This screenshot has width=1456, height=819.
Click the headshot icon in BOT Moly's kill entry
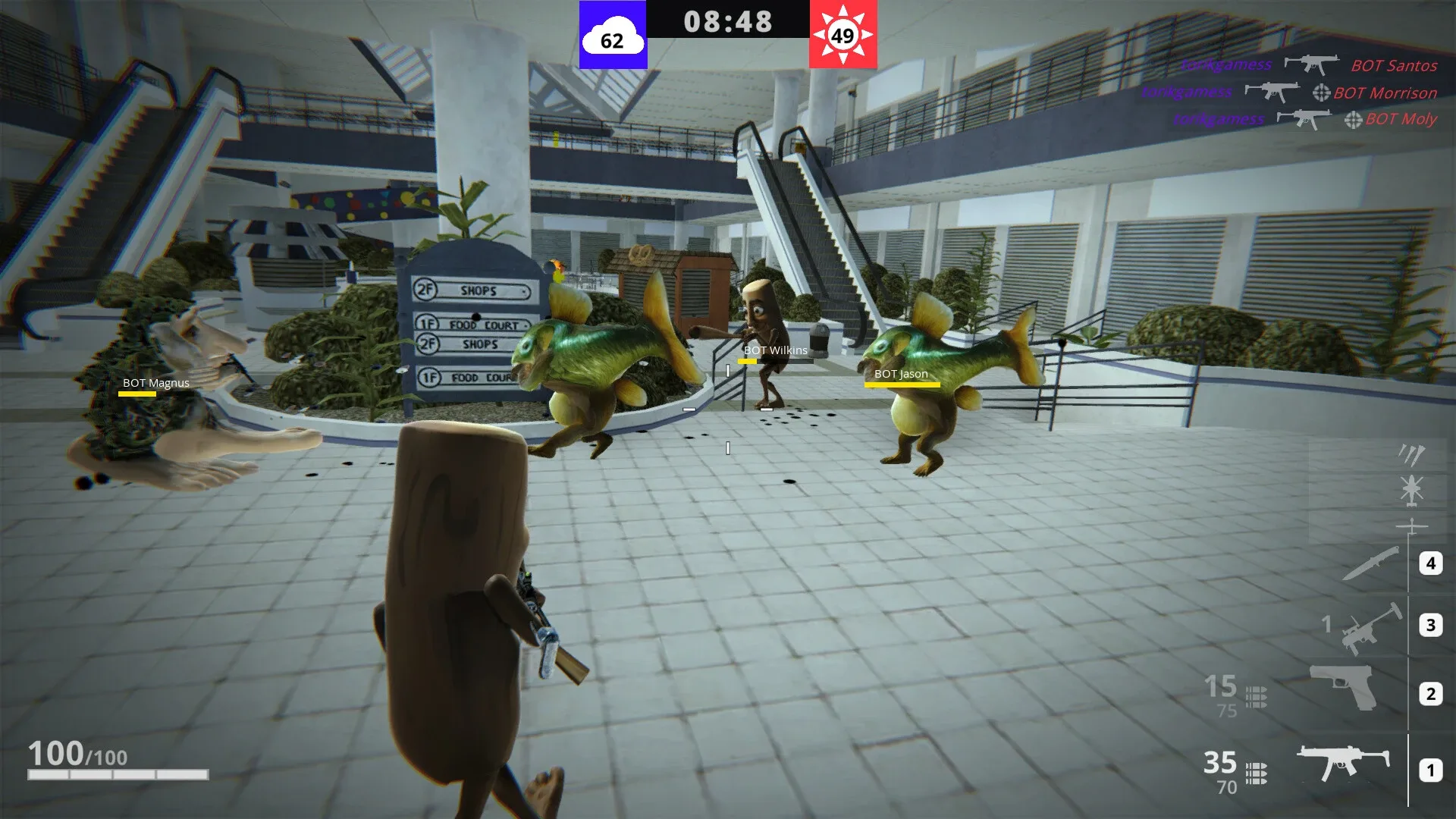1354,120
